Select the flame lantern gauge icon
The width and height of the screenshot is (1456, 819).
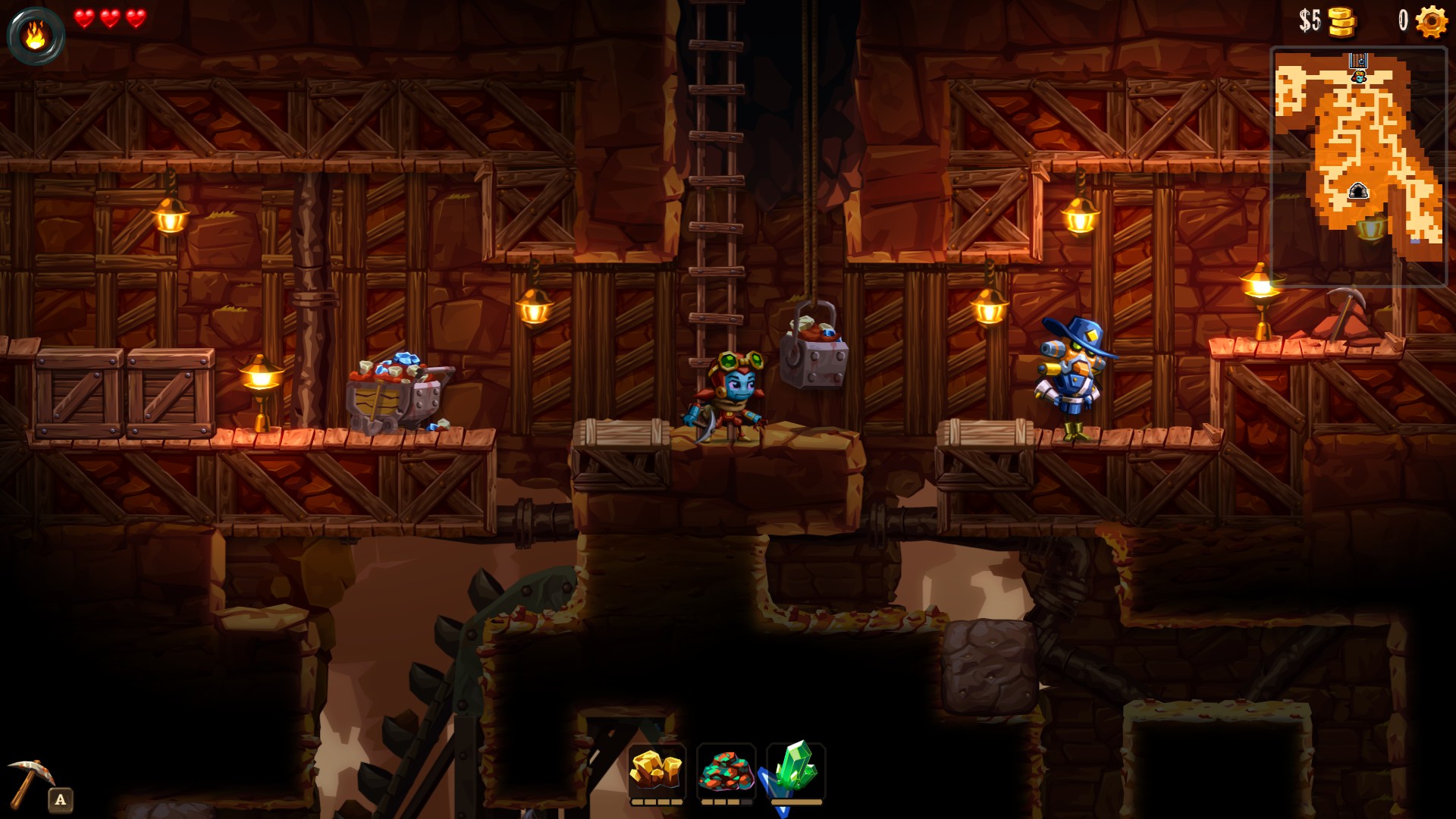[x=36, y=36]
